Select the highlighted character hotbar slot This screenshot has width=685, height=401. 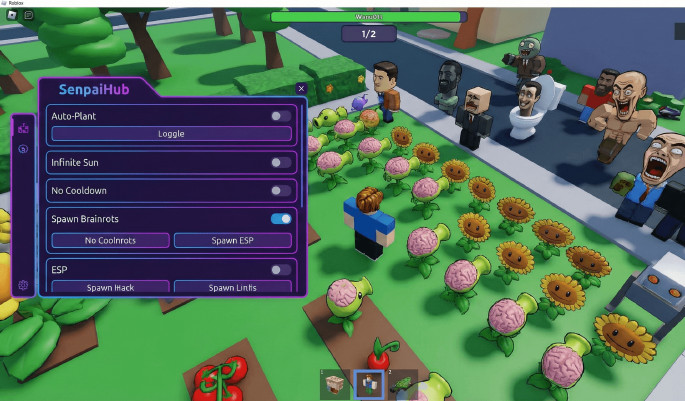coord(368,383)
